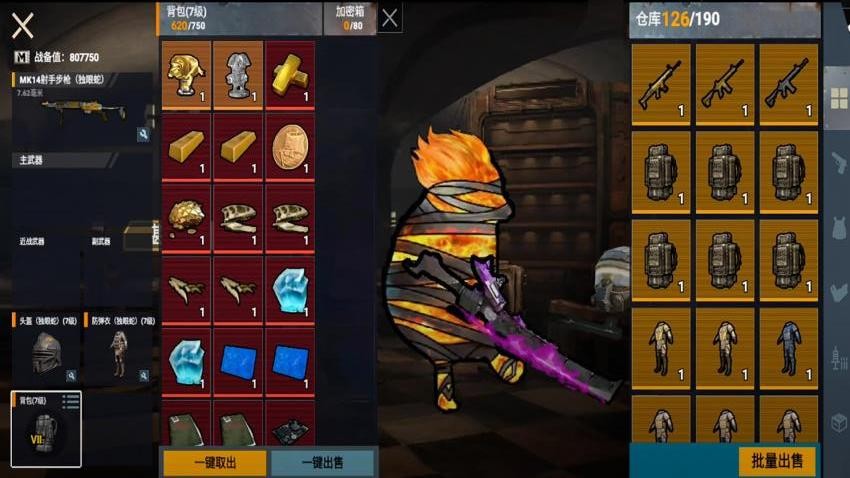Pick the silver armor statuette item
Viewport: 850px width, 478px height.
coord(238,75)
